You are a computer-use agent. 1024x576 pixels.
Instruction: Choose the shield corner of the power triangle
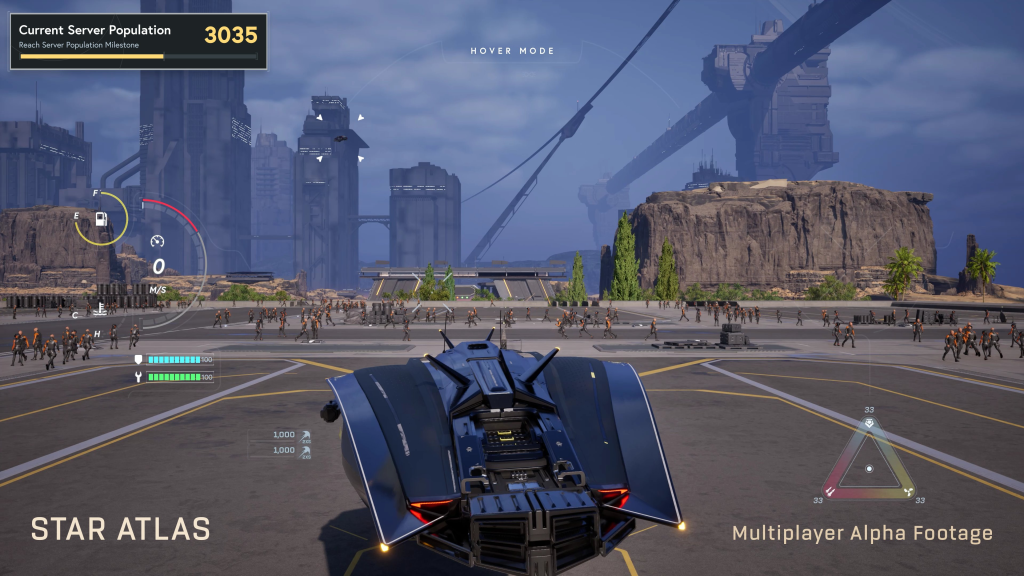[869, 424]
